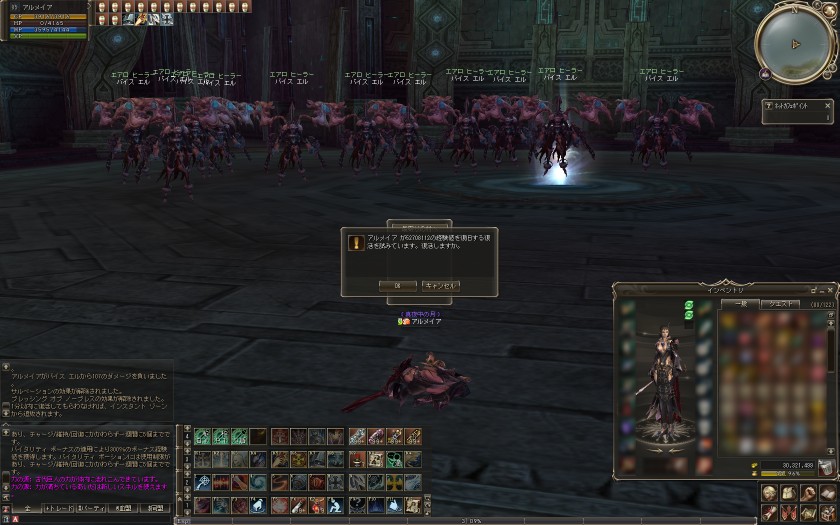This screenshot has width=840, height=525.
Task: Select the 一般 inventory tab
Action: (x=741, y=303)
